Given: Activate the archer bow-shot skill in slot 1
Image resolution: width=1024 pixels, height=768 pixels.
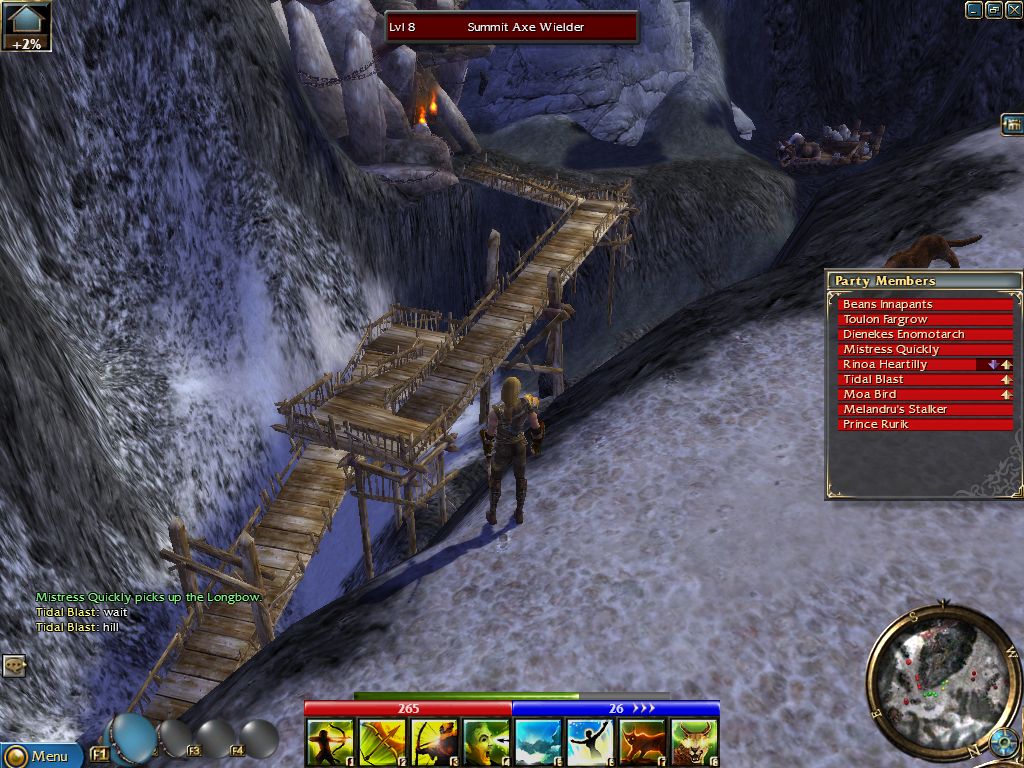Looking at the screenshot, I should click(x=330, y=742).
